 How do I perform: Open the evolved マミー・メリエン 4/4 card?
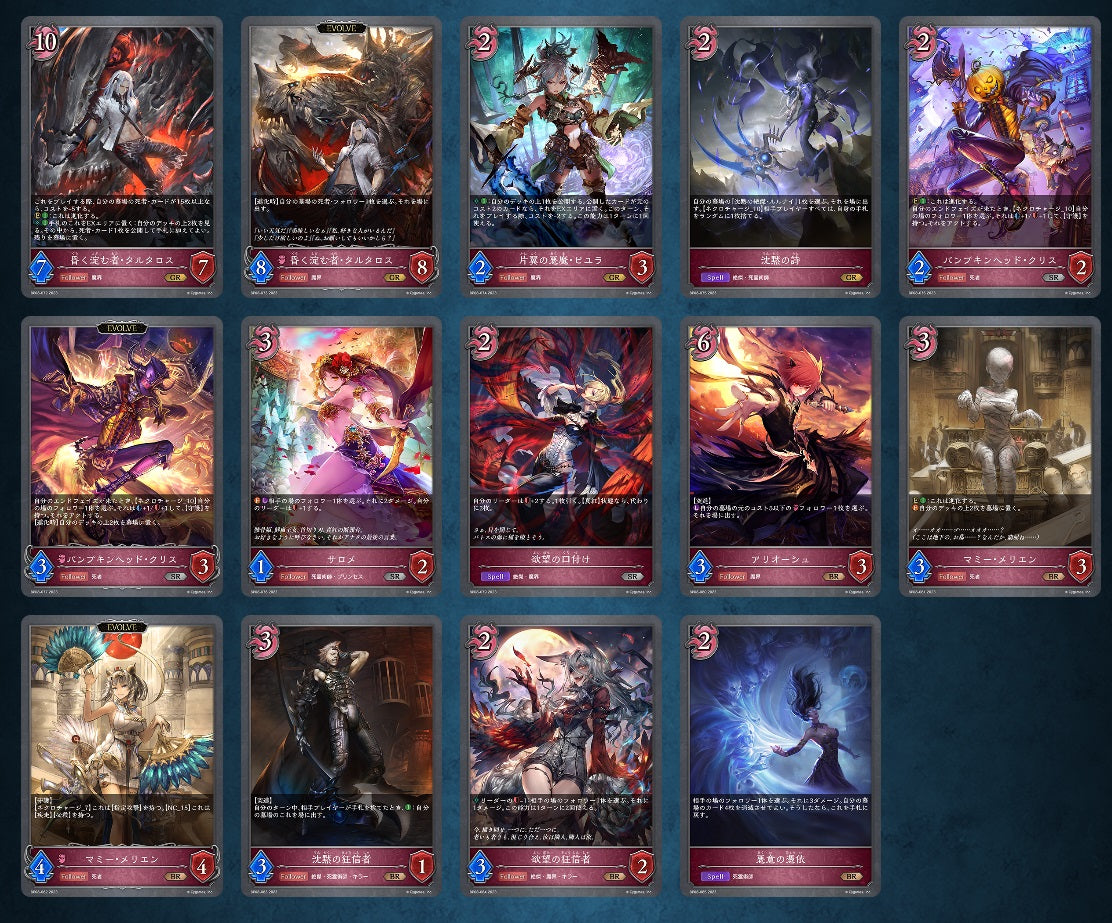point(121,756)
